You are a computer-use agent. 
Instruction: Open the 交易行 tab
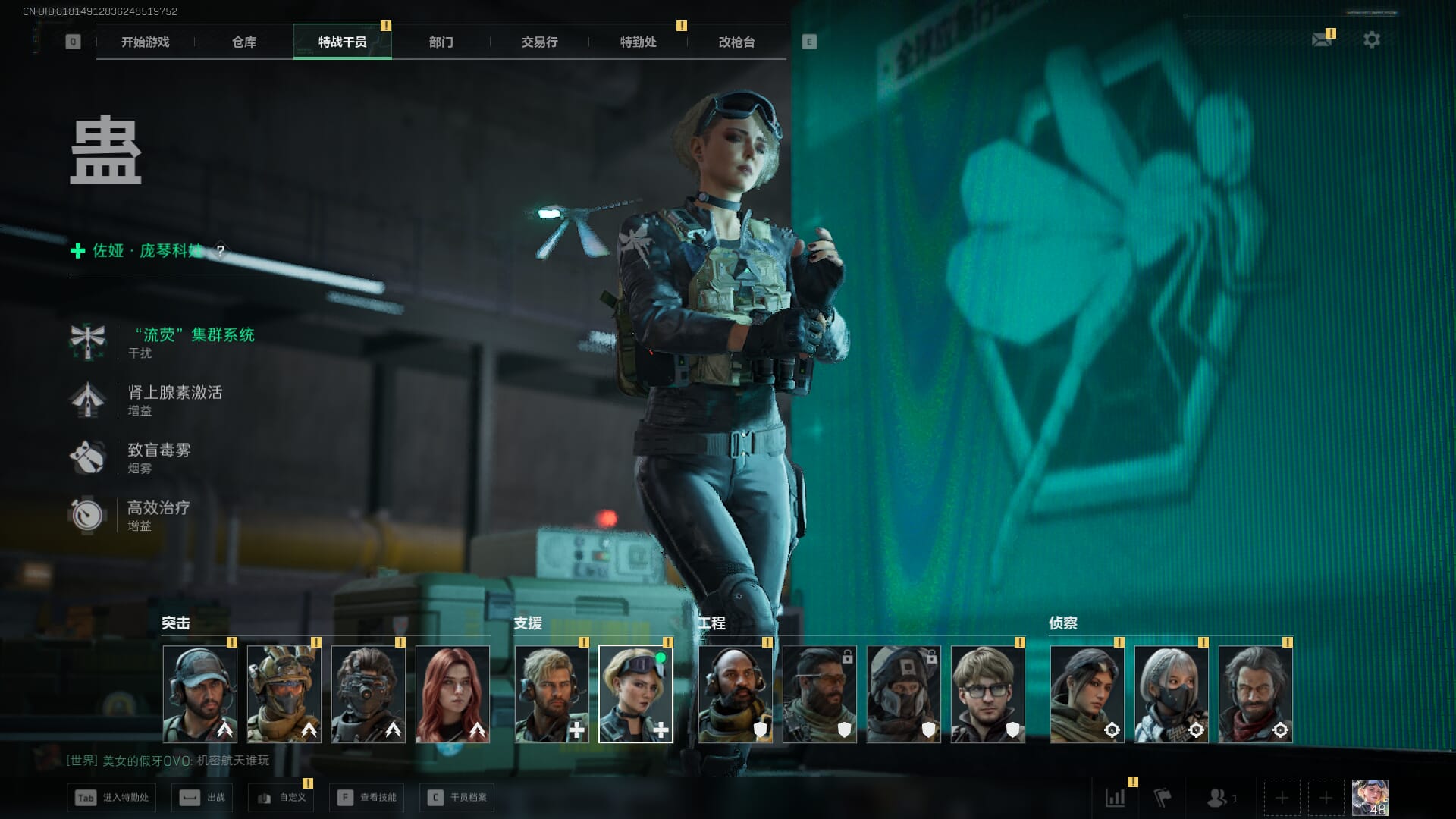pos(539,42)
